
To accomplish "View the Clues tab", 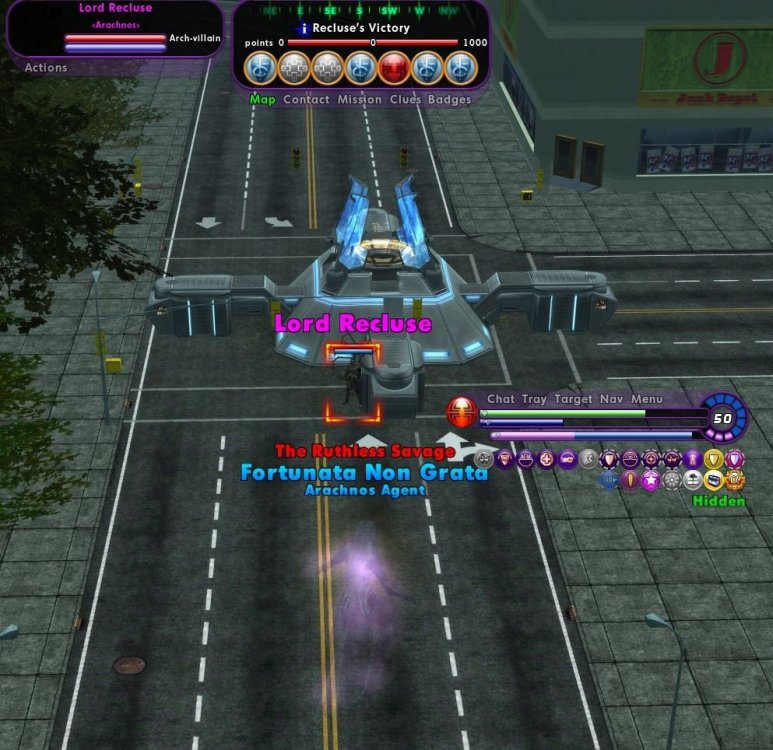I will click(x=405, y=100).
